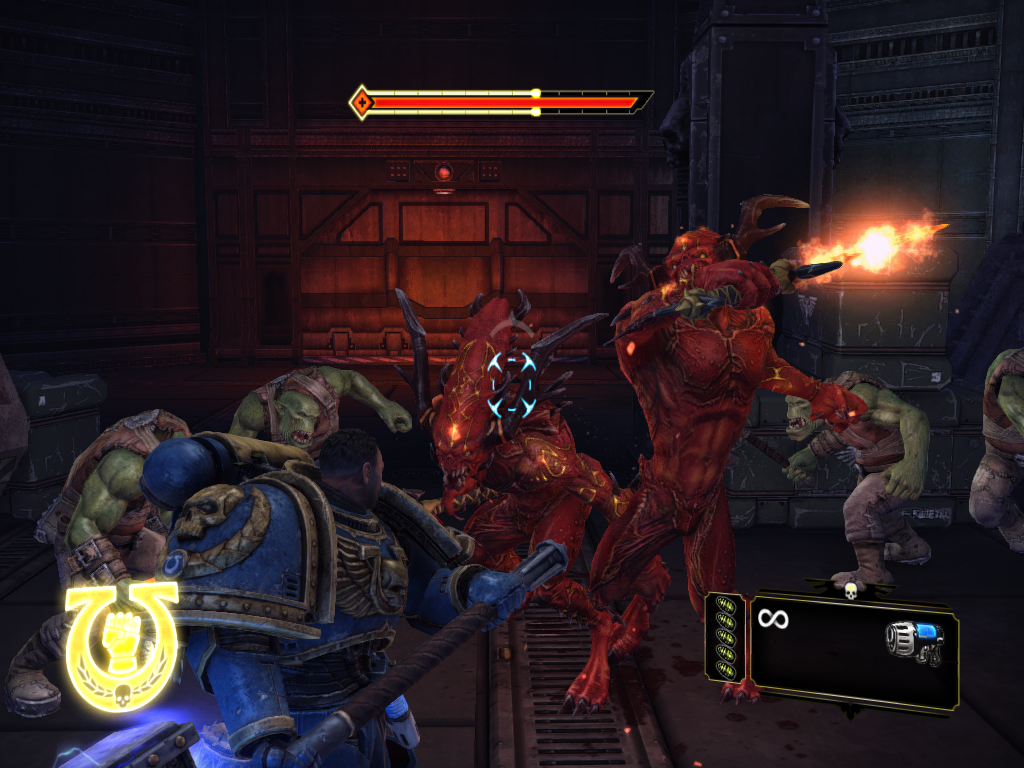Click the skull icon above the weapon panel

point(851,589)
